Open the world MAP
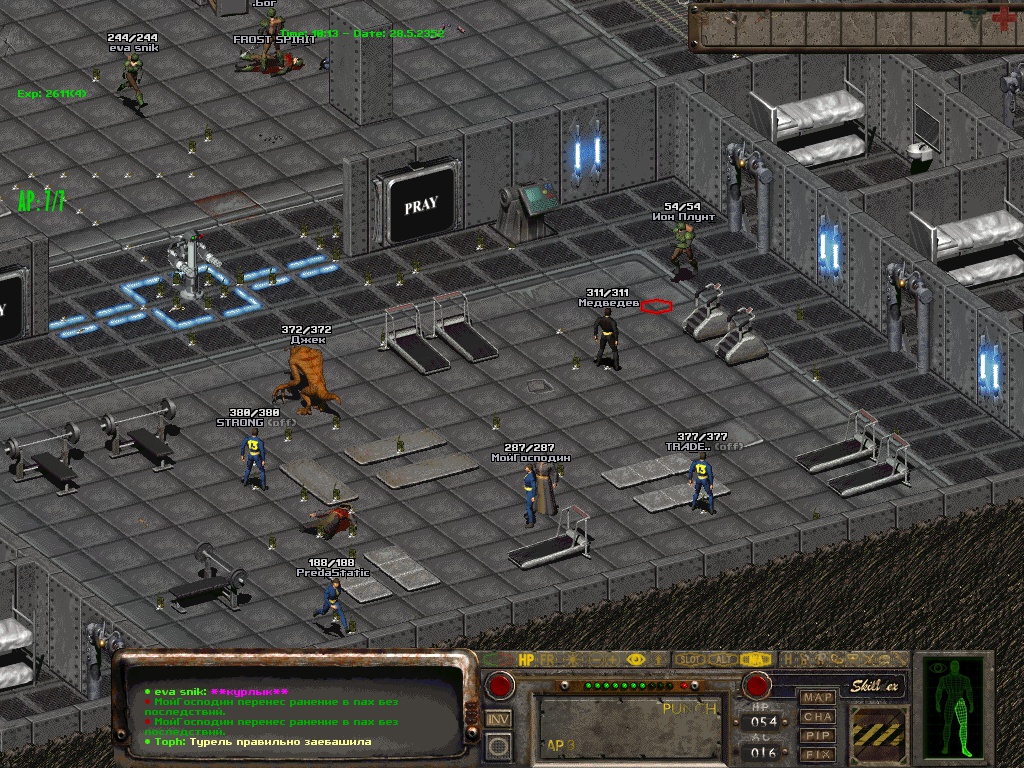Screen dimensions: 1024x768 click(x=818, y=697)
